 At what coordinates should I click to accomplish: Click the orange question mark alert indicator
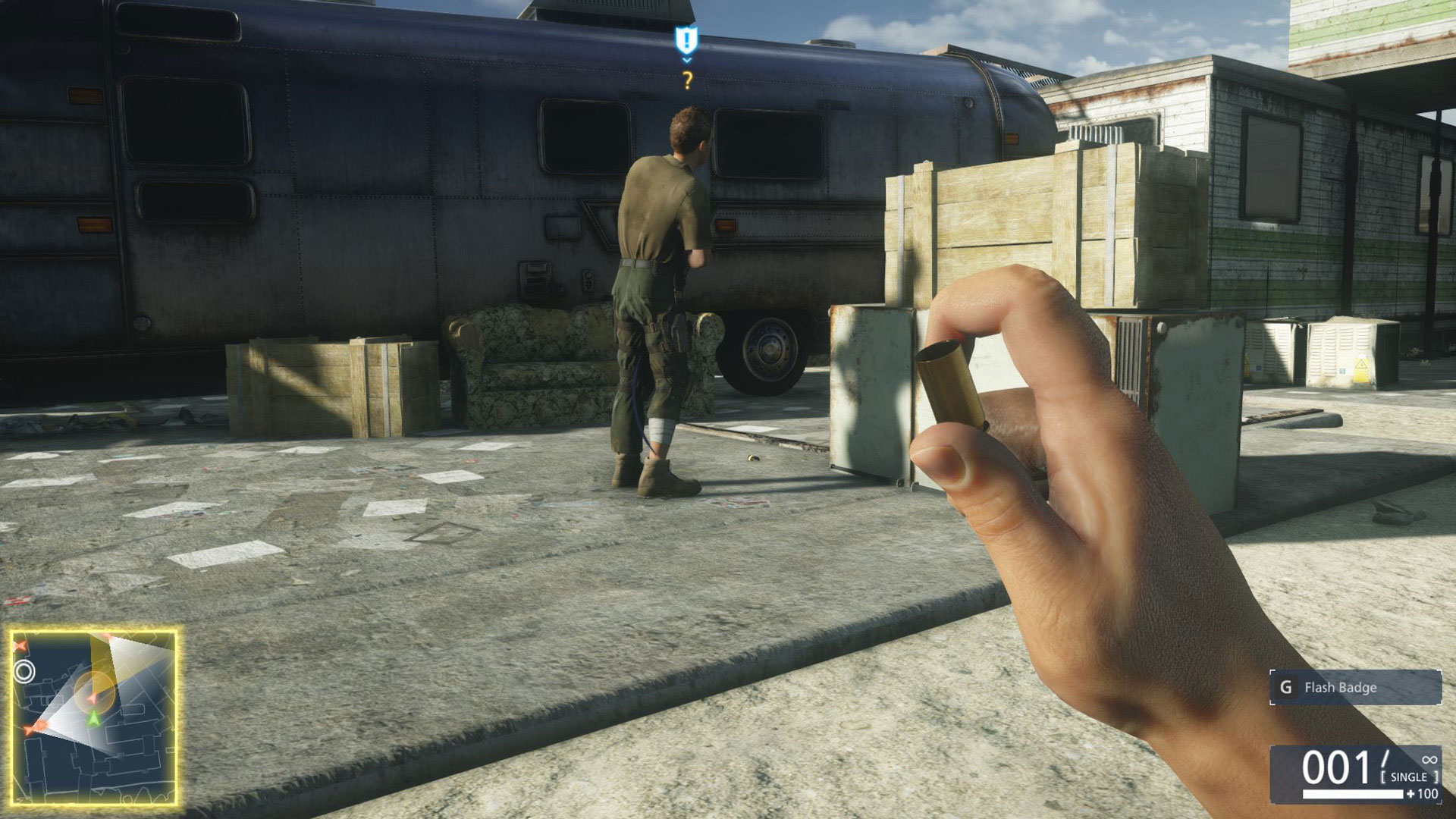[687, 80]
